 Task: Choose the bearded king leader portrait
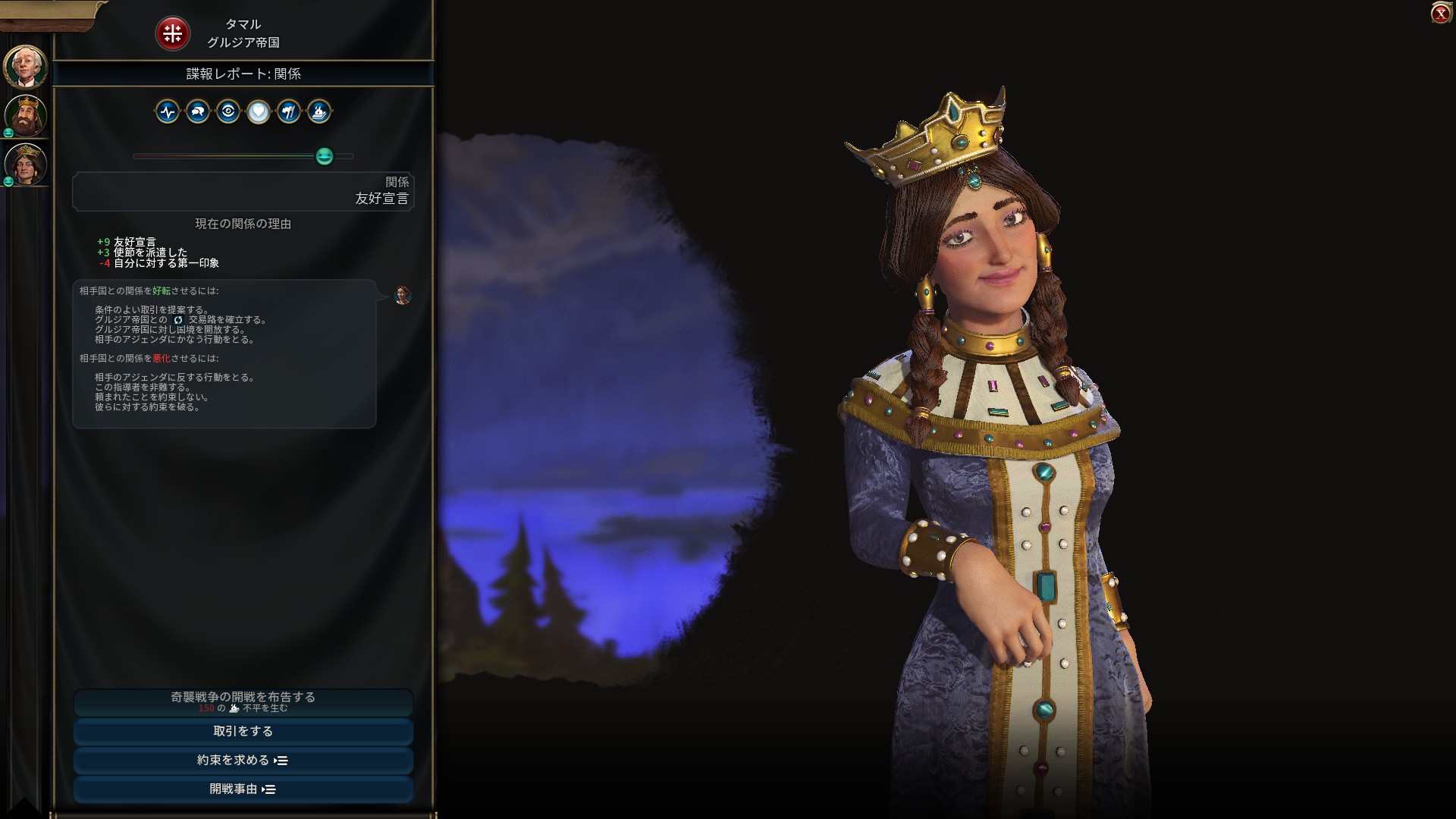26,115
